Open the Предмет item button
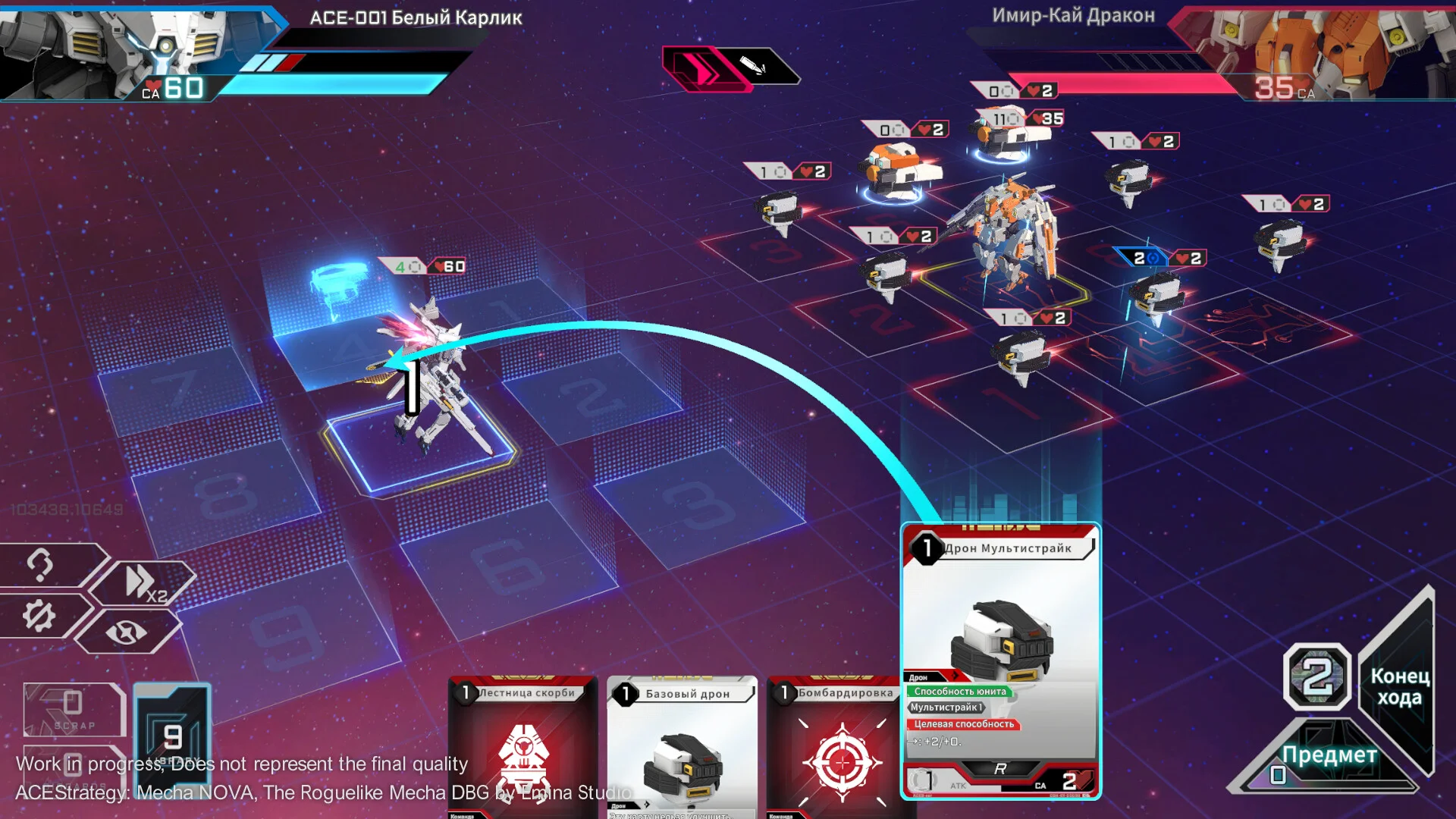The width and height of the screenshot is (1456, 819). tap(1329, 755)
